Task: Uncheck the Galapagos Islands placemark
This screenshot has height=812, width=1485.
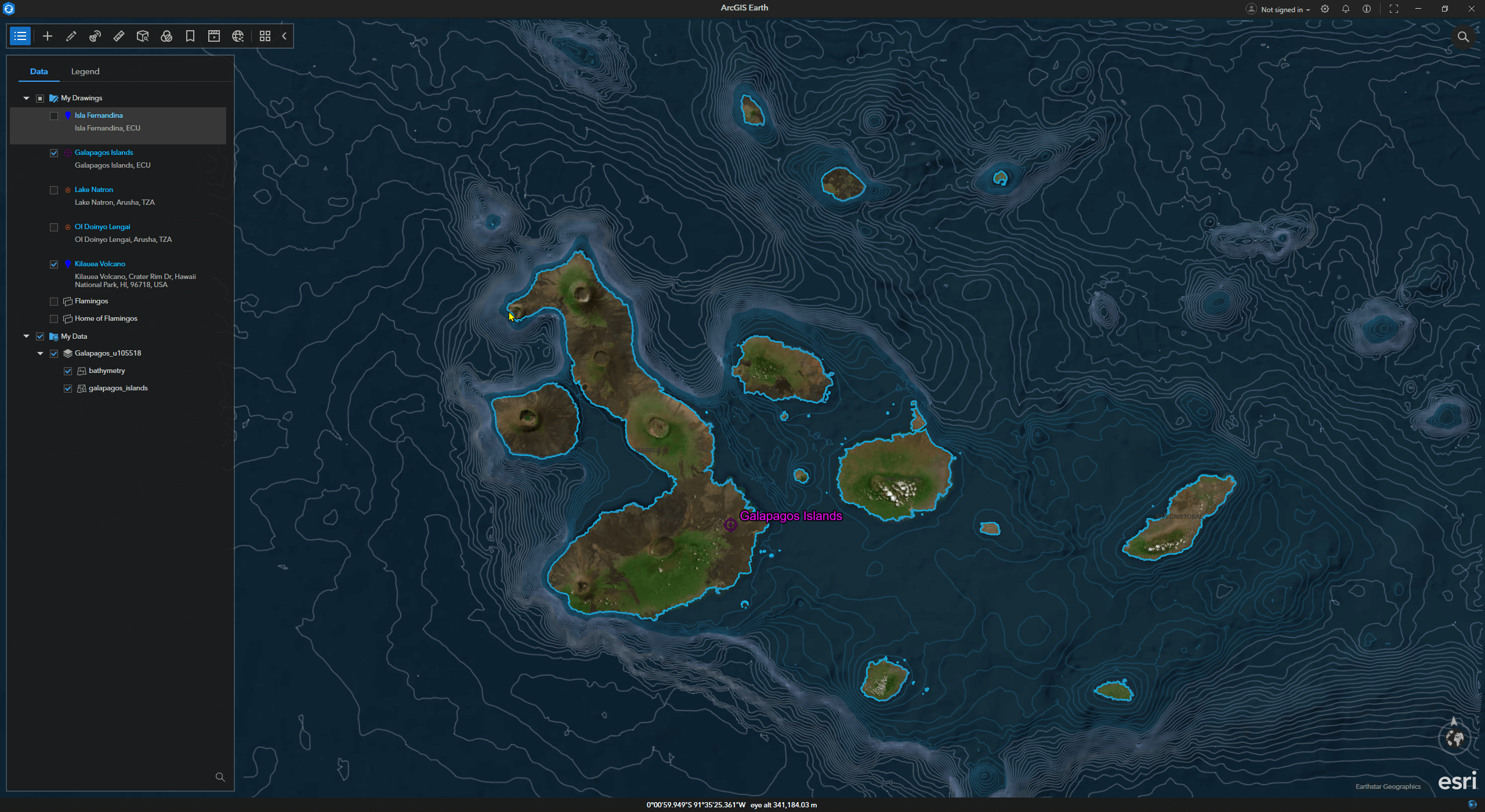Action: [x=54, y=153]
